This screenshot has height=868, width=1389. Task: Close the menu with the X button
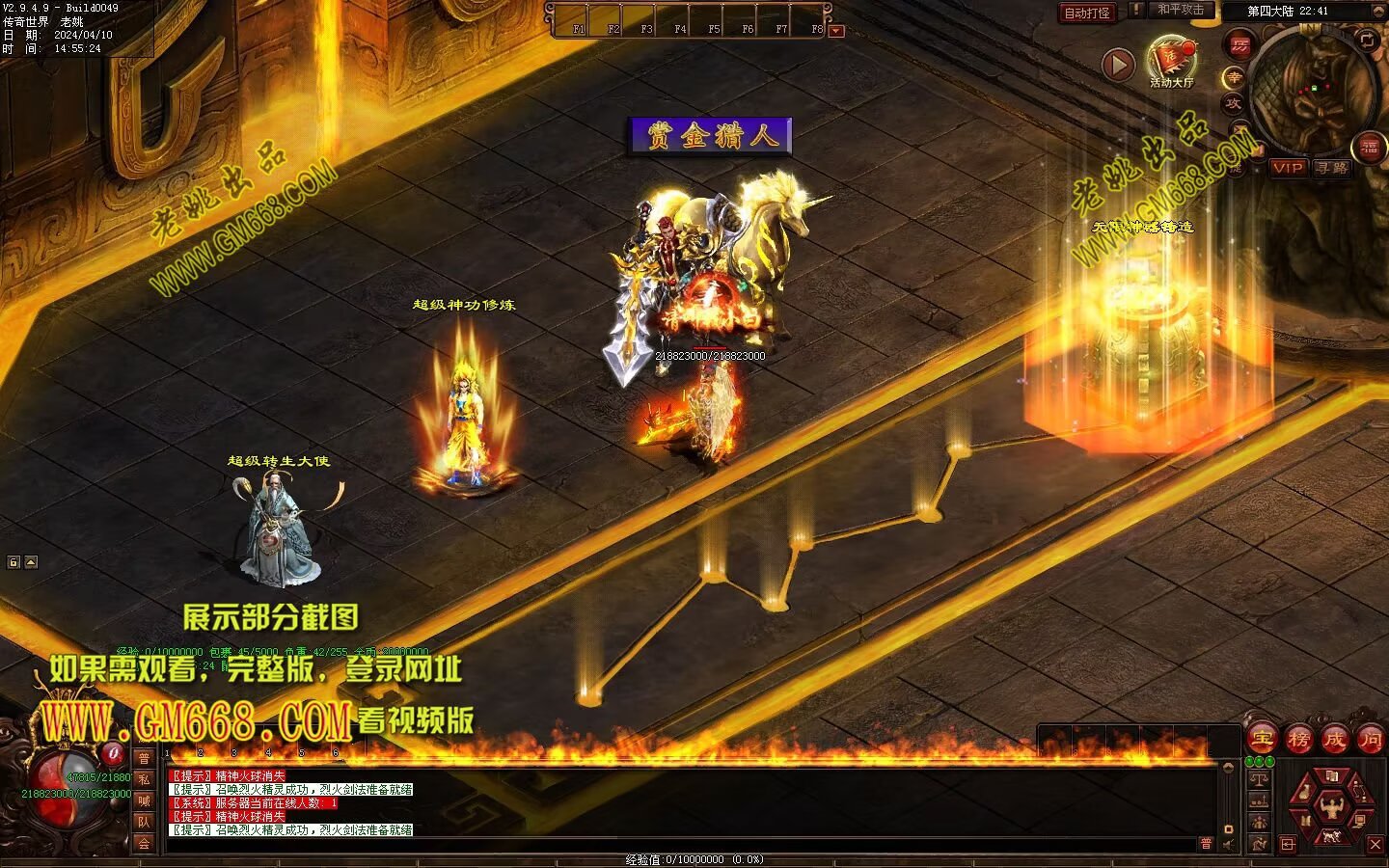pos(1375,844)
